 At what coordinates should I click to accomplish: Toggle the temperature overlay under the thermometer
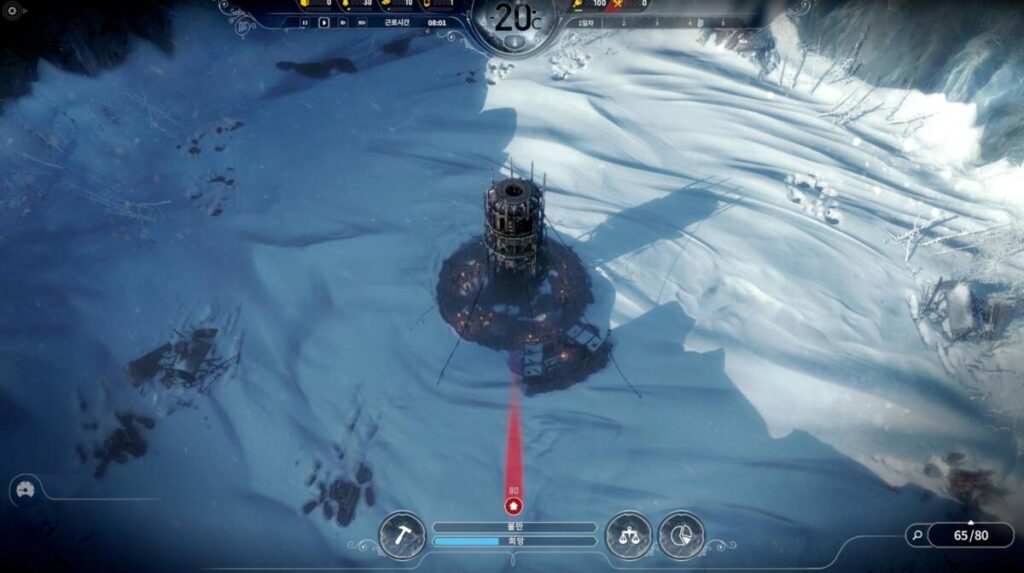coord(513,42)
